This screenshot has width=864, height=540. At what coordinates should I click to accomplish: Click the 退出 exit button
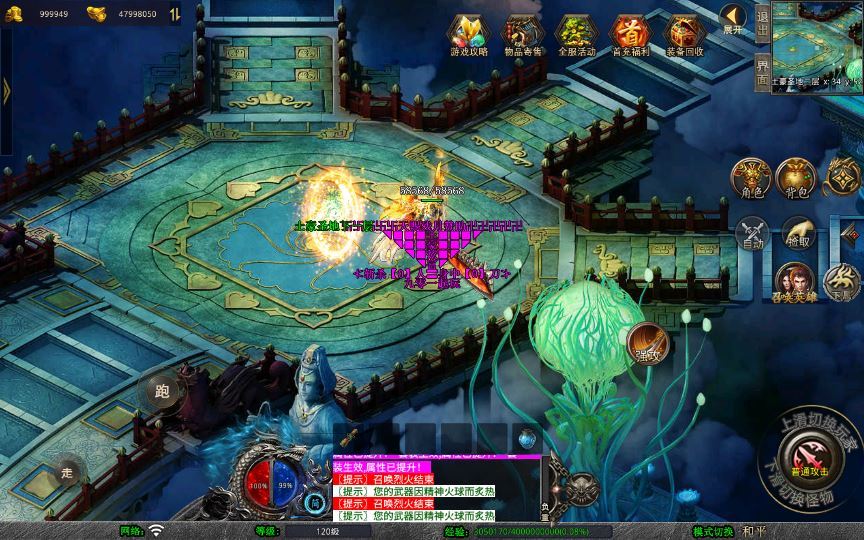coord(762,22)
